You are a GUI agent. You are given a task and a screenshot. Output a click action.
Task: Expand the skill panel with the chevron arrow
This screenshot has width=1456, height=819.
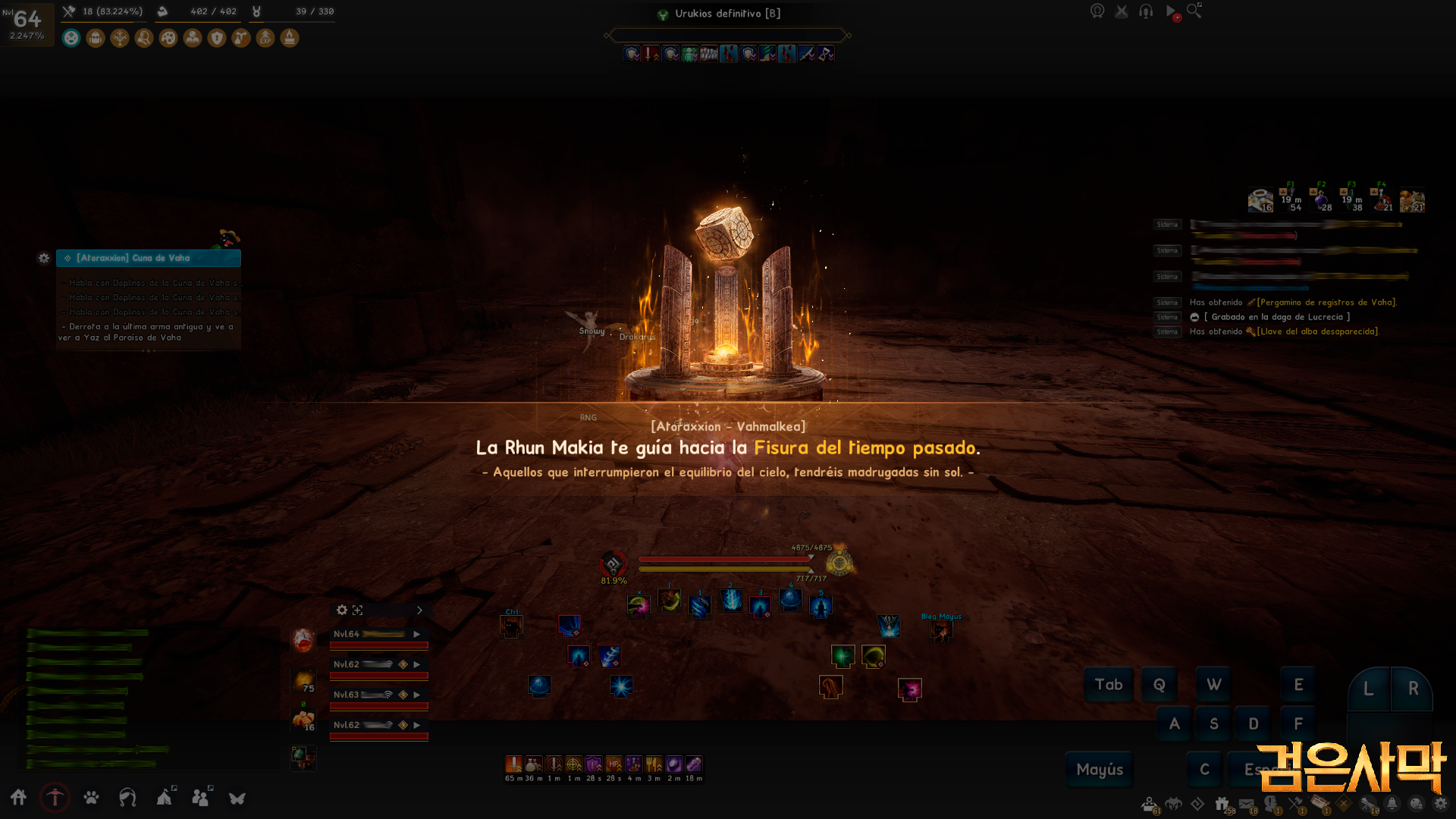point(419,610)
